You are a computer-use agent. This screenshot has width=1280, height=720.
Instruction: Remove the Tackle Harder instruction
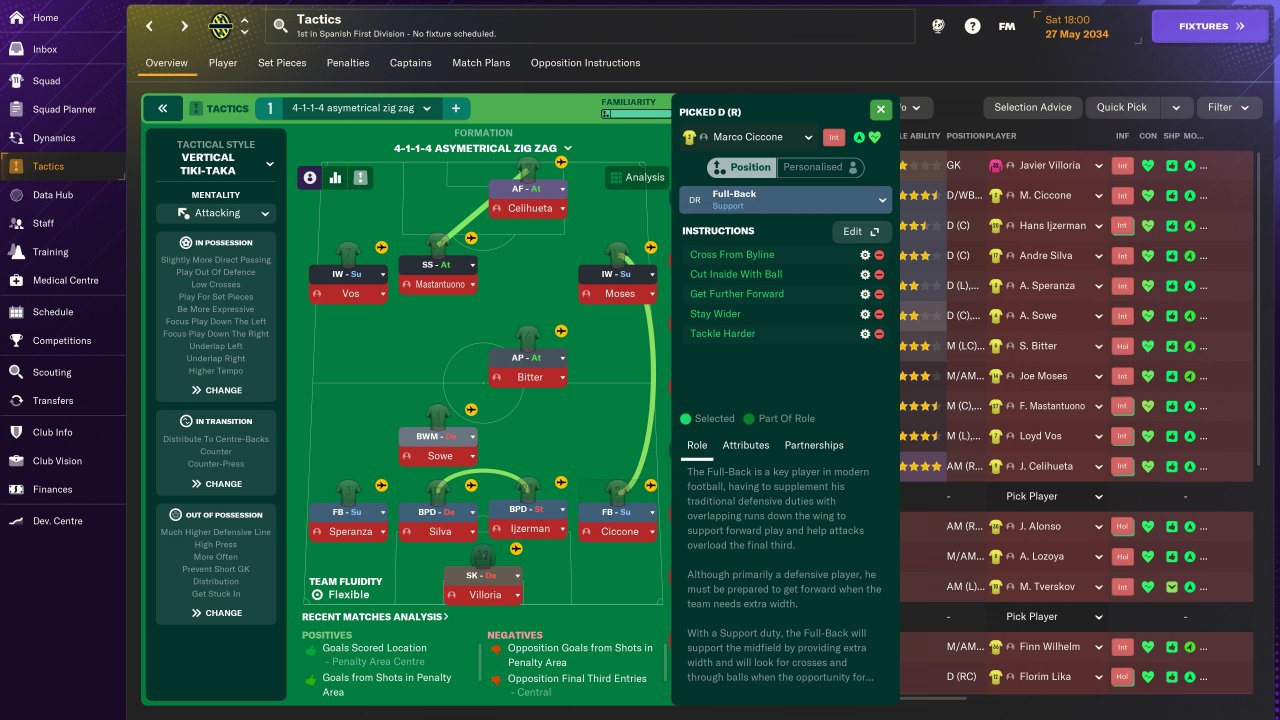coord(879,334)
